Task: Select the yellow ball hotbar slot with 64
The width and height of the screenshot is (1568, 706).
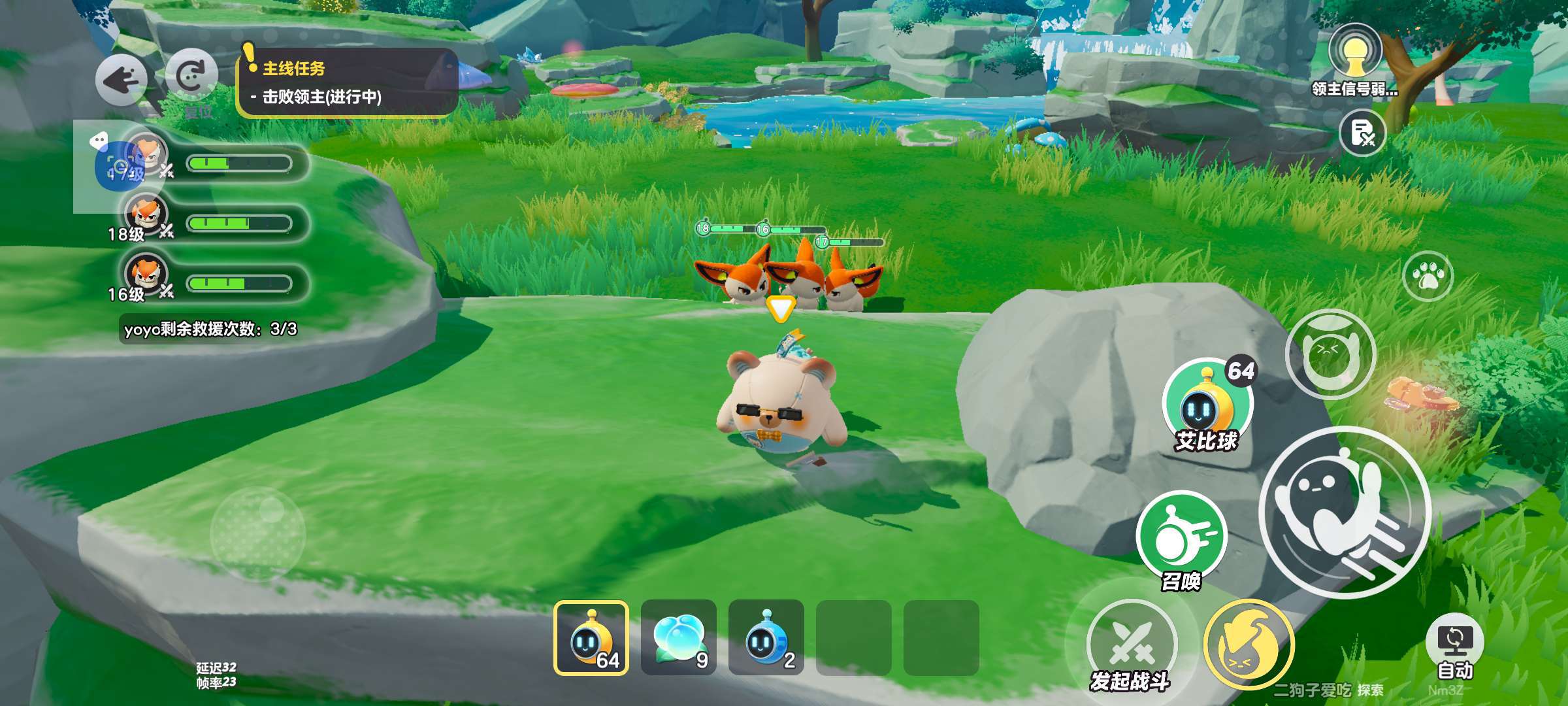Action: point(591,638)
